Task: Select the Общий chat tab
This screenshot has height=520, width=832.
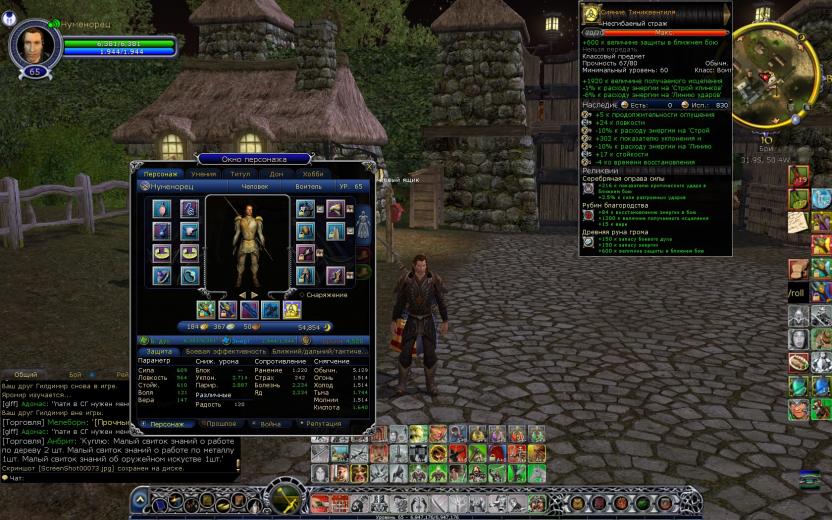Action: tap(24, 374)
